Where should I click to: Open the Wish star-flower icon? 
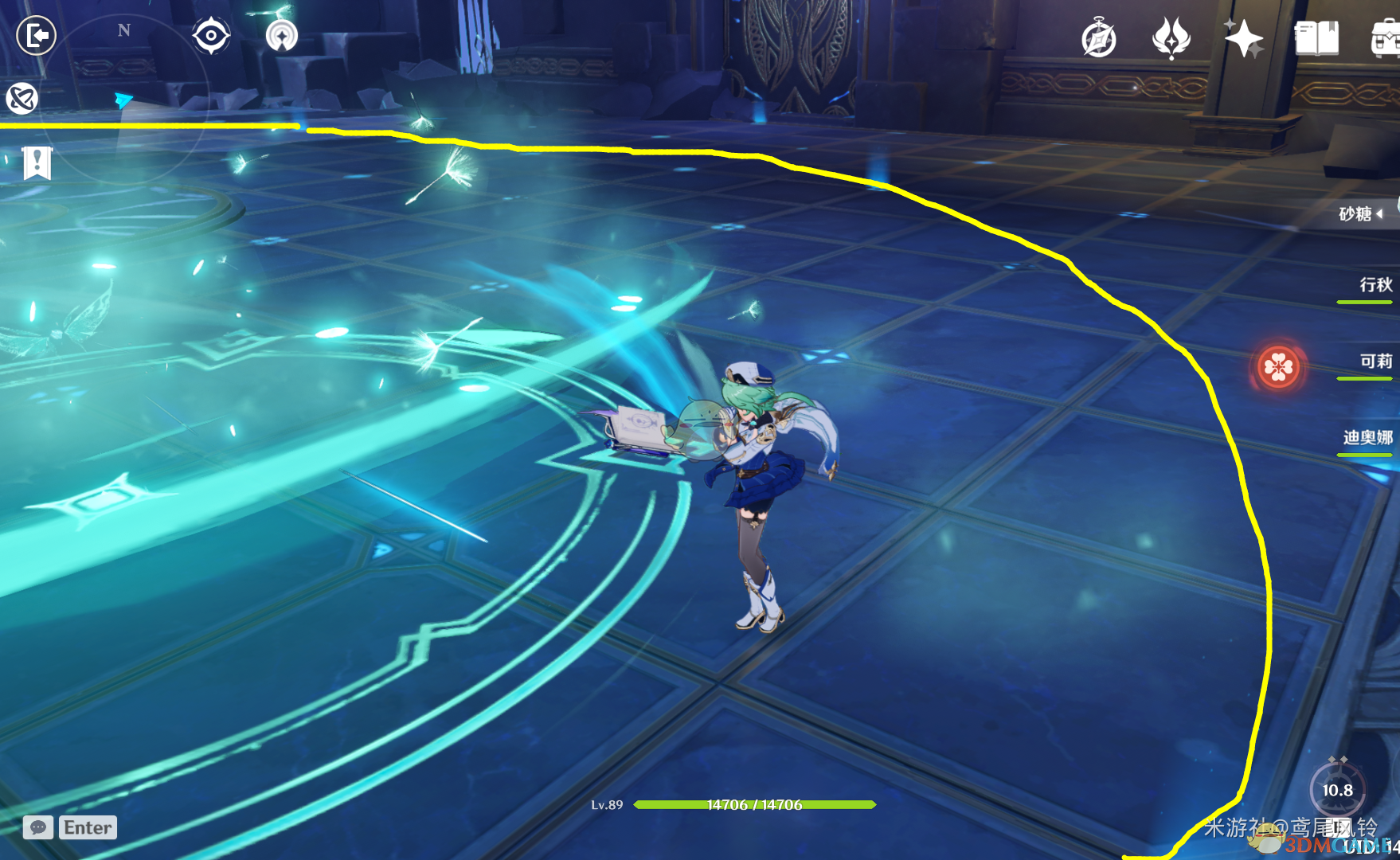tap(1171, 38)
